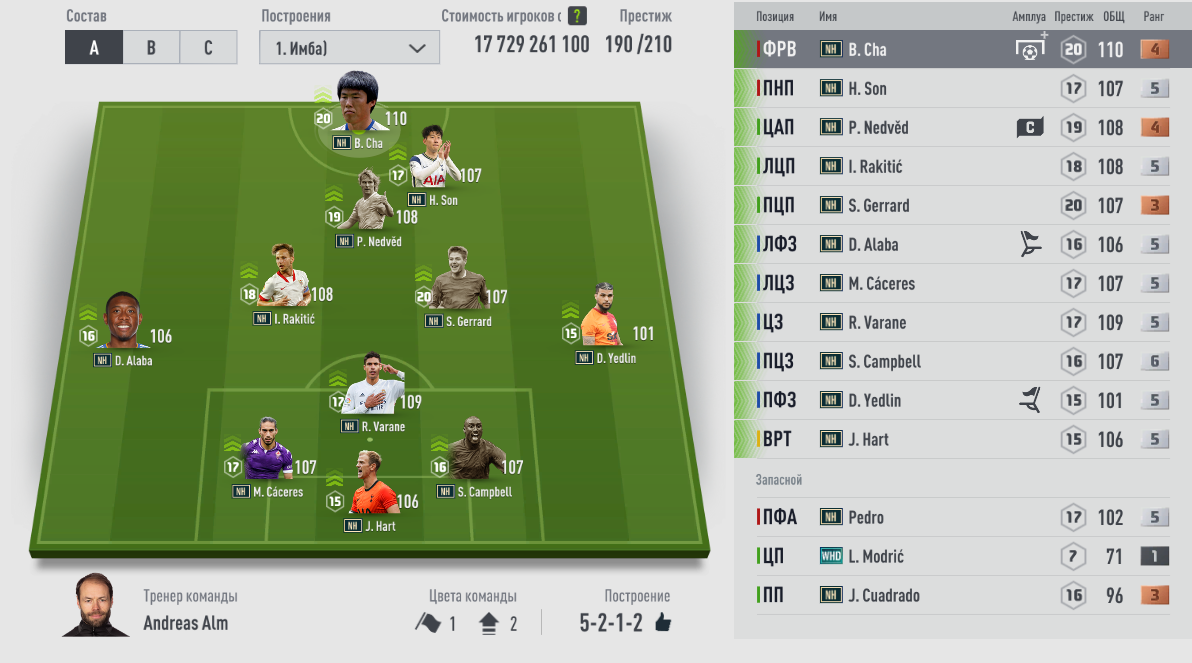Click the 5-2-1-2 formation thumbs-up icon
The height and width of the screenshot is (663, 1192).
662,623
